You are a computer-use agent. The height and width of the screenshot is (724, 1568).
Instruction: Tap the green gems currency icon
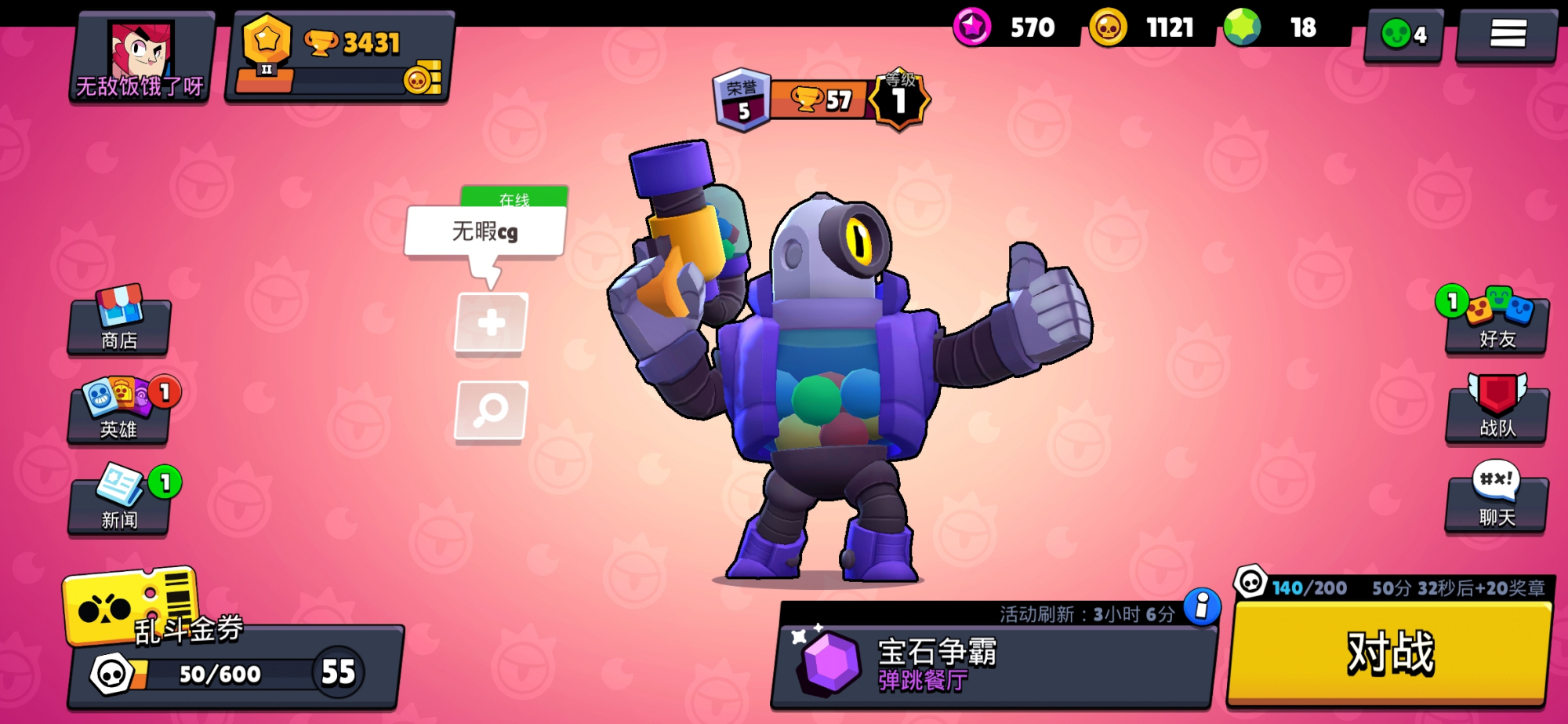[1242, 27]
